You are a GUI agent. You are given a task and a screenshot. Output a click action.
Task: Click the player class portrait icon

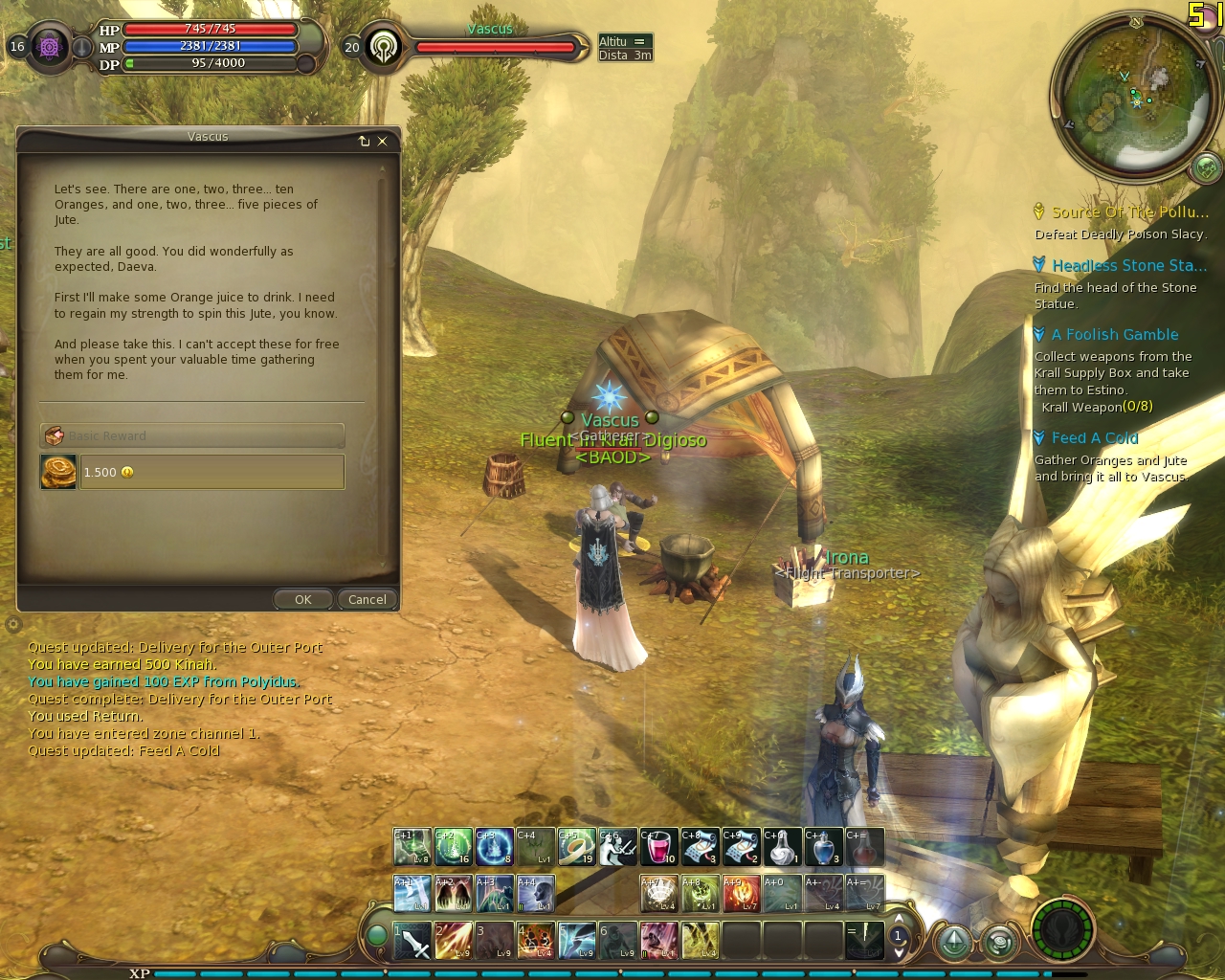tap(50, 47)
